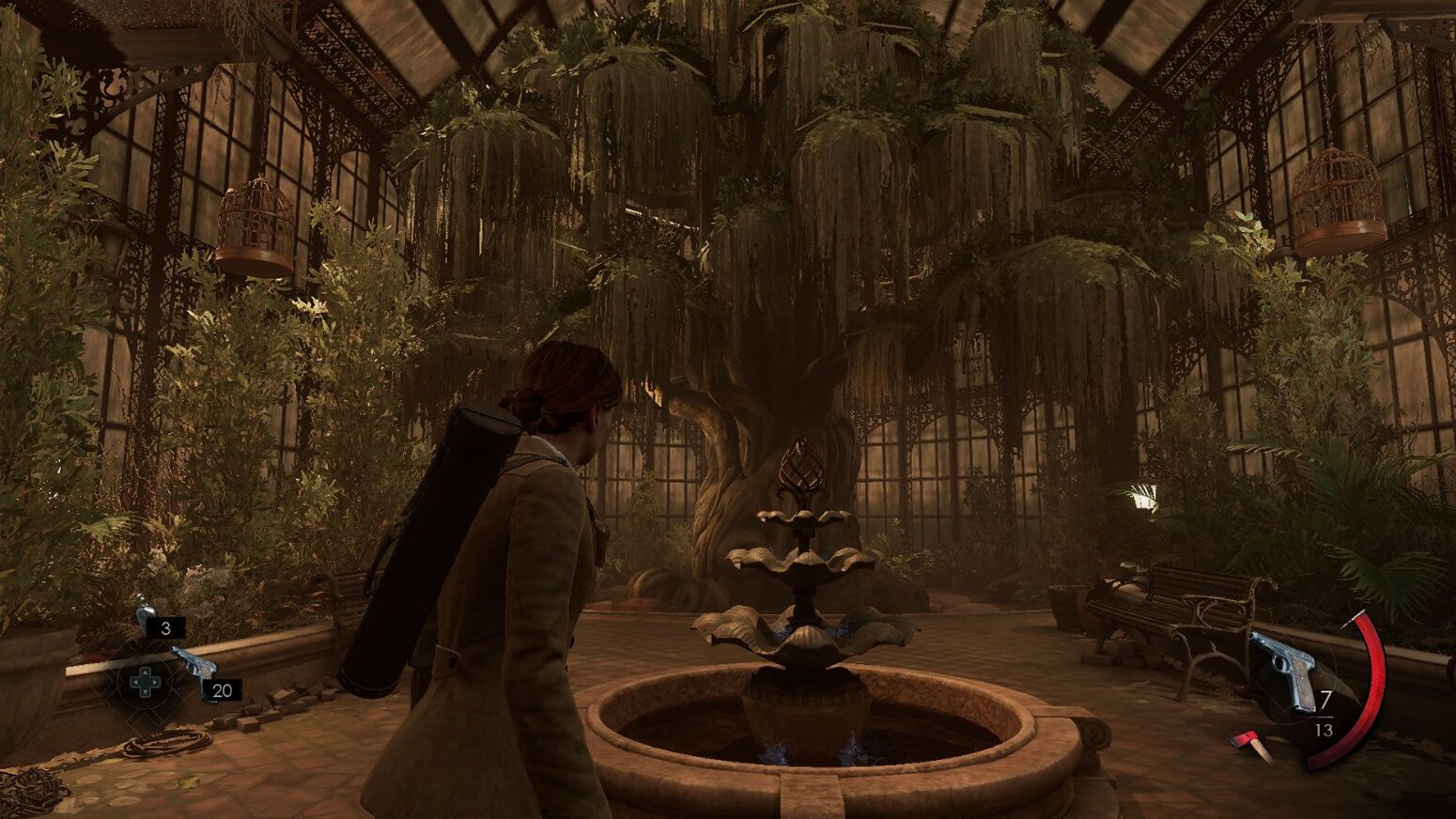Click the right arrow on the d-pad widget
1456x819 pixels.
[155, 682]
